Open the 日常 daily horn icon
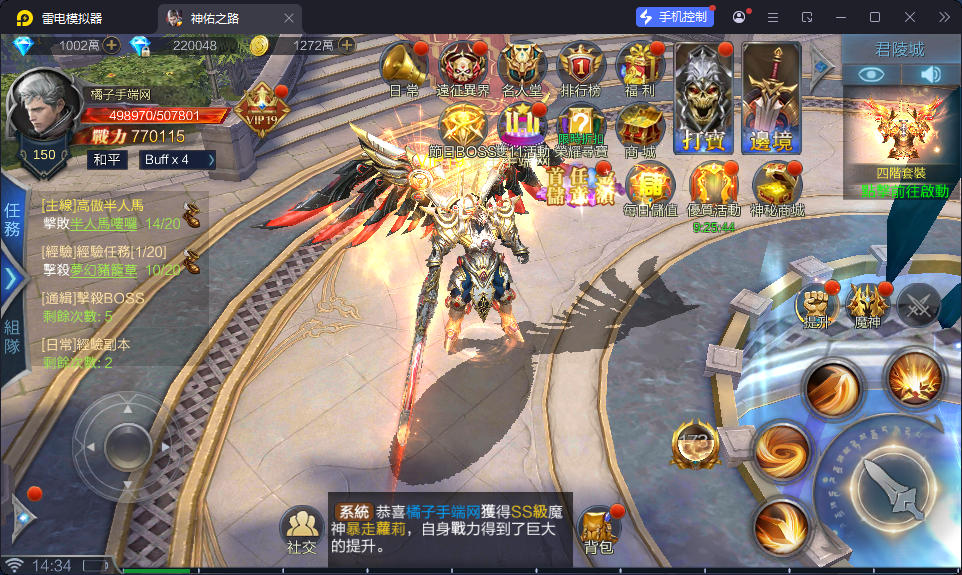Image resolution: width=962 pixels, height=575 pixels. (403, 66)
